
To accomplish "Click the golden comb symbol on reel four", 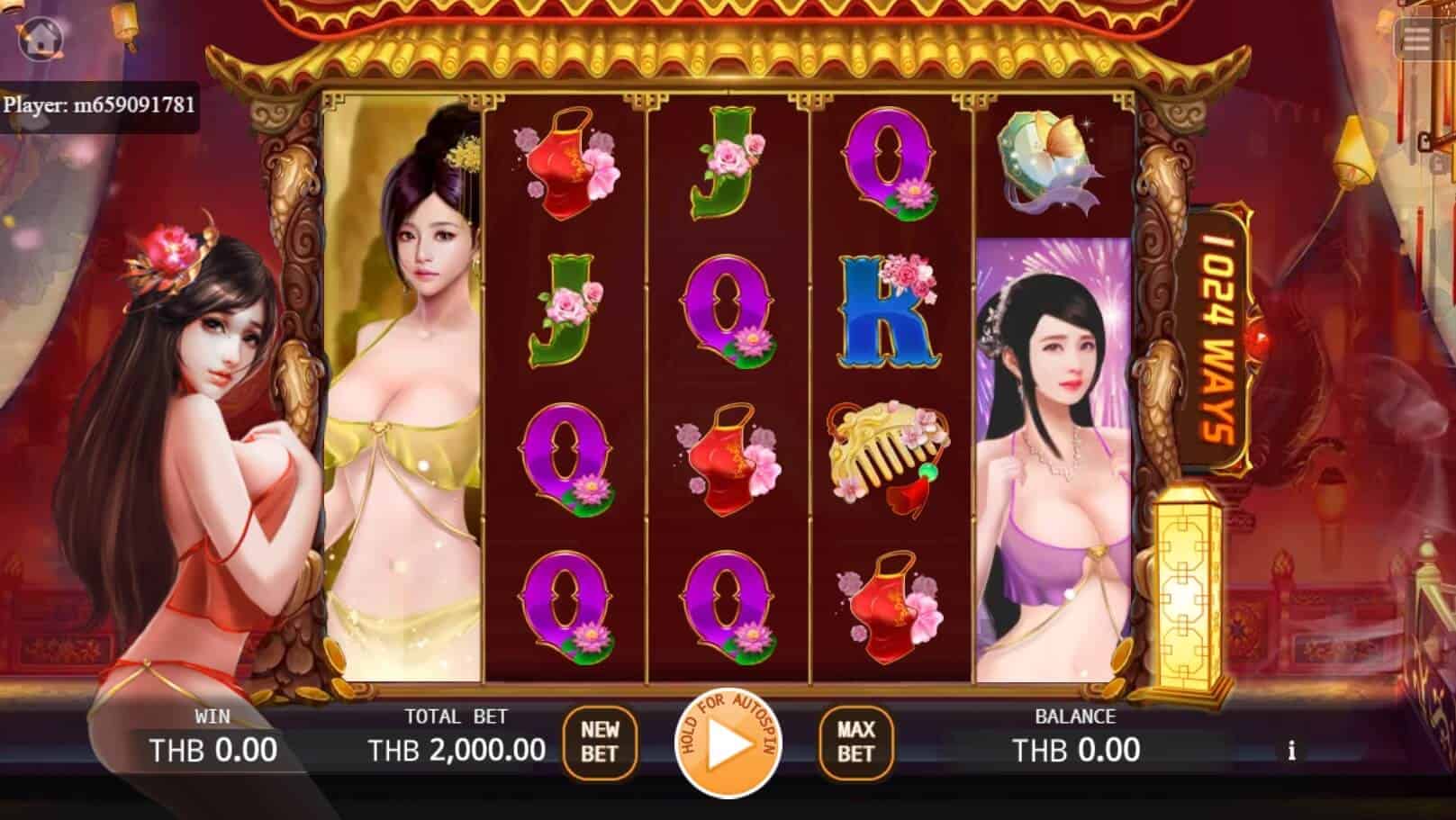I will [885, 459].
